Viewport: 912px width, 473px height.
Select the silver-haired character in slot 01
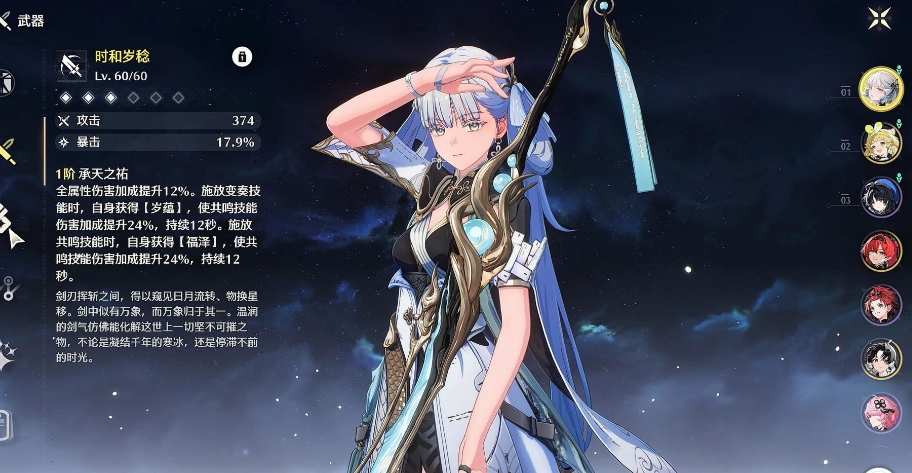[881, 88]
